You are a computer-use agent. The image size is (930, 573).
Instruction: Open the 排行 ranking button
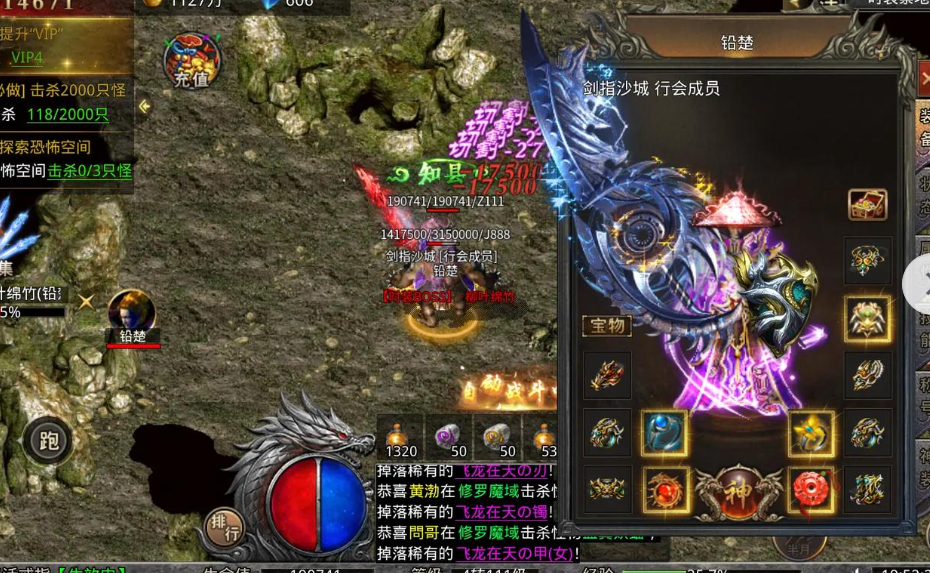[224, 526]
